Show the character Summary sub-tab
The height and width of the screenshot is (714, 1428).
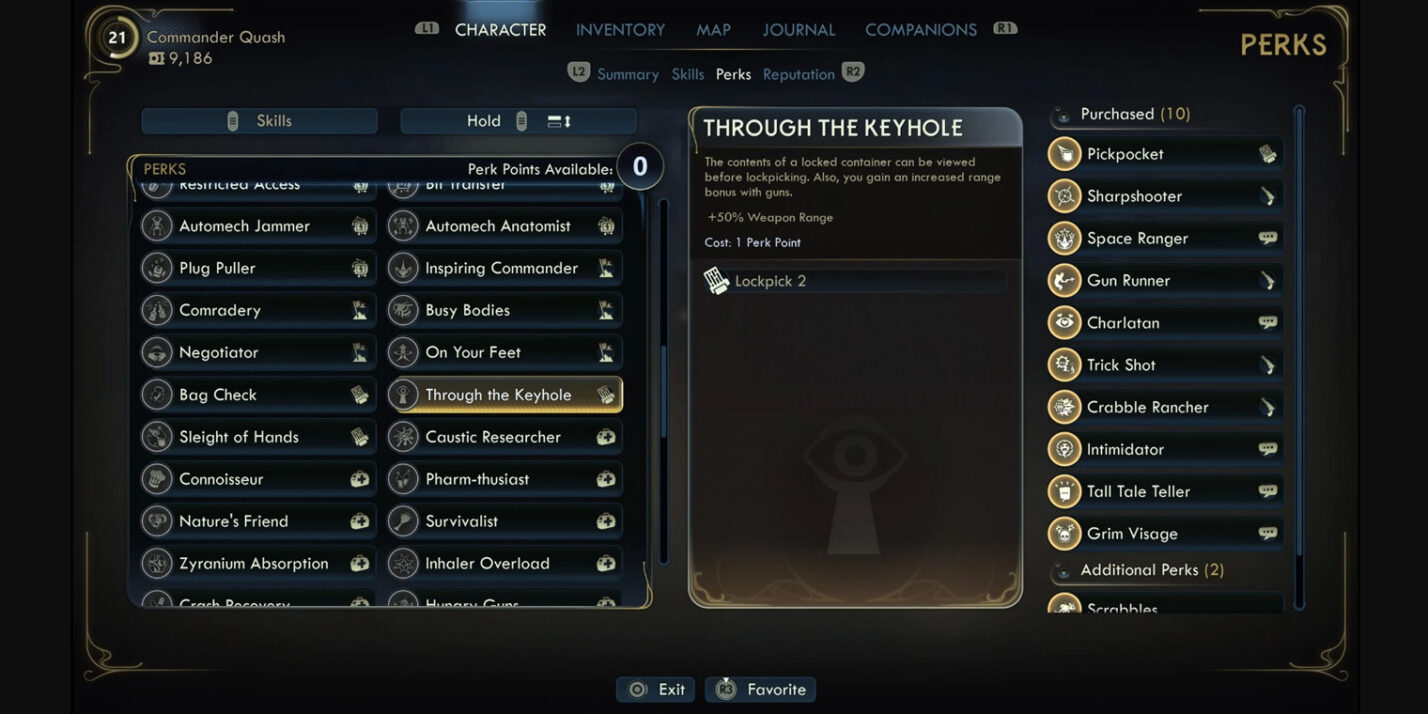[627, 74]
